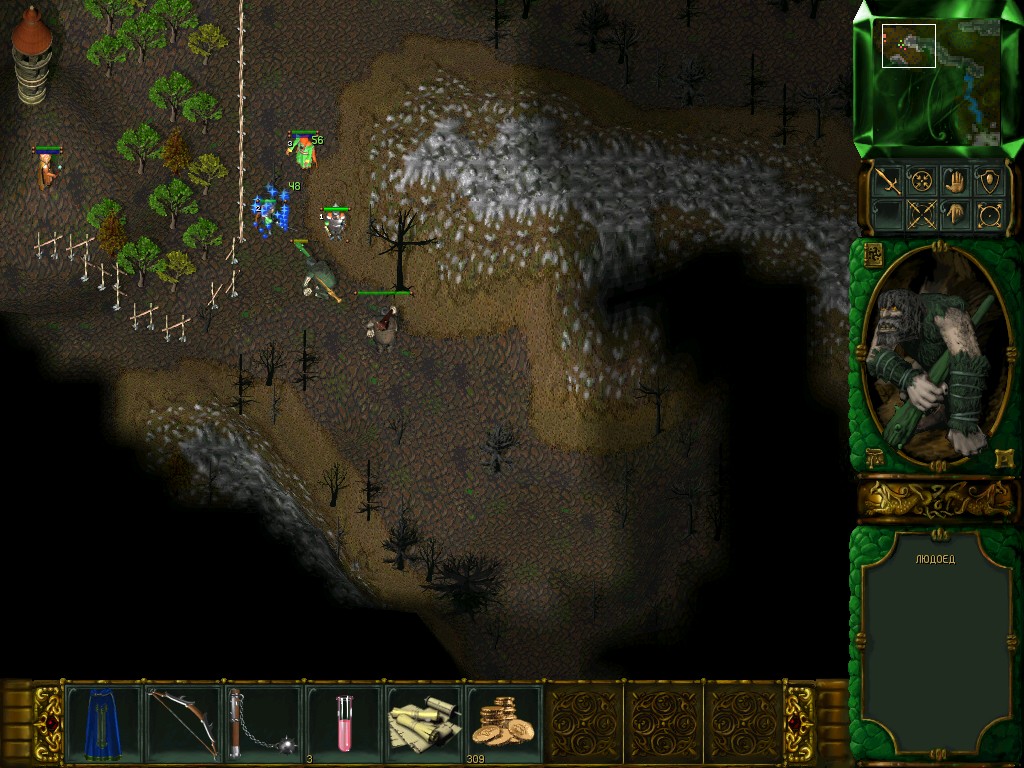Click the ogre portrait

tap(937, 357)
